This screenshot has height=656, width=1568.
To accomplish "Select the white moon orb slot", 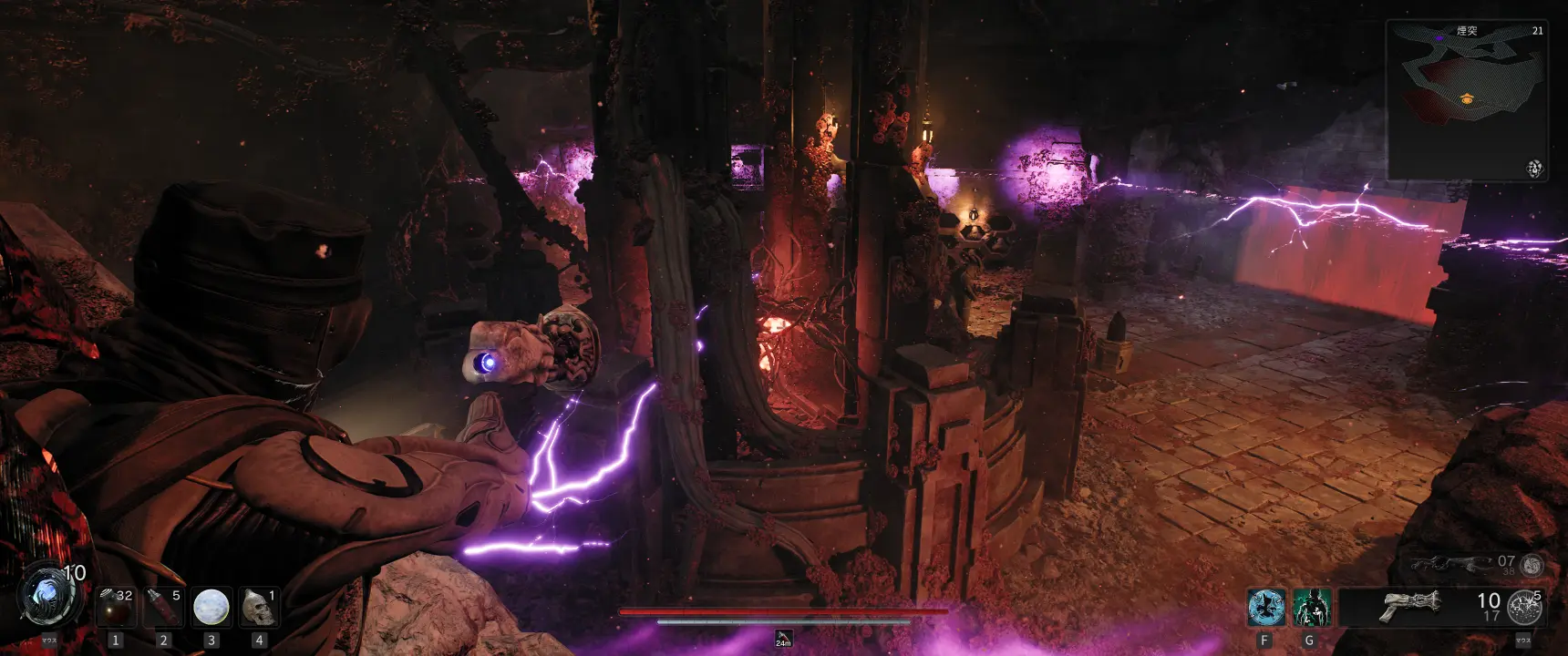I will [x=211, y=607].
